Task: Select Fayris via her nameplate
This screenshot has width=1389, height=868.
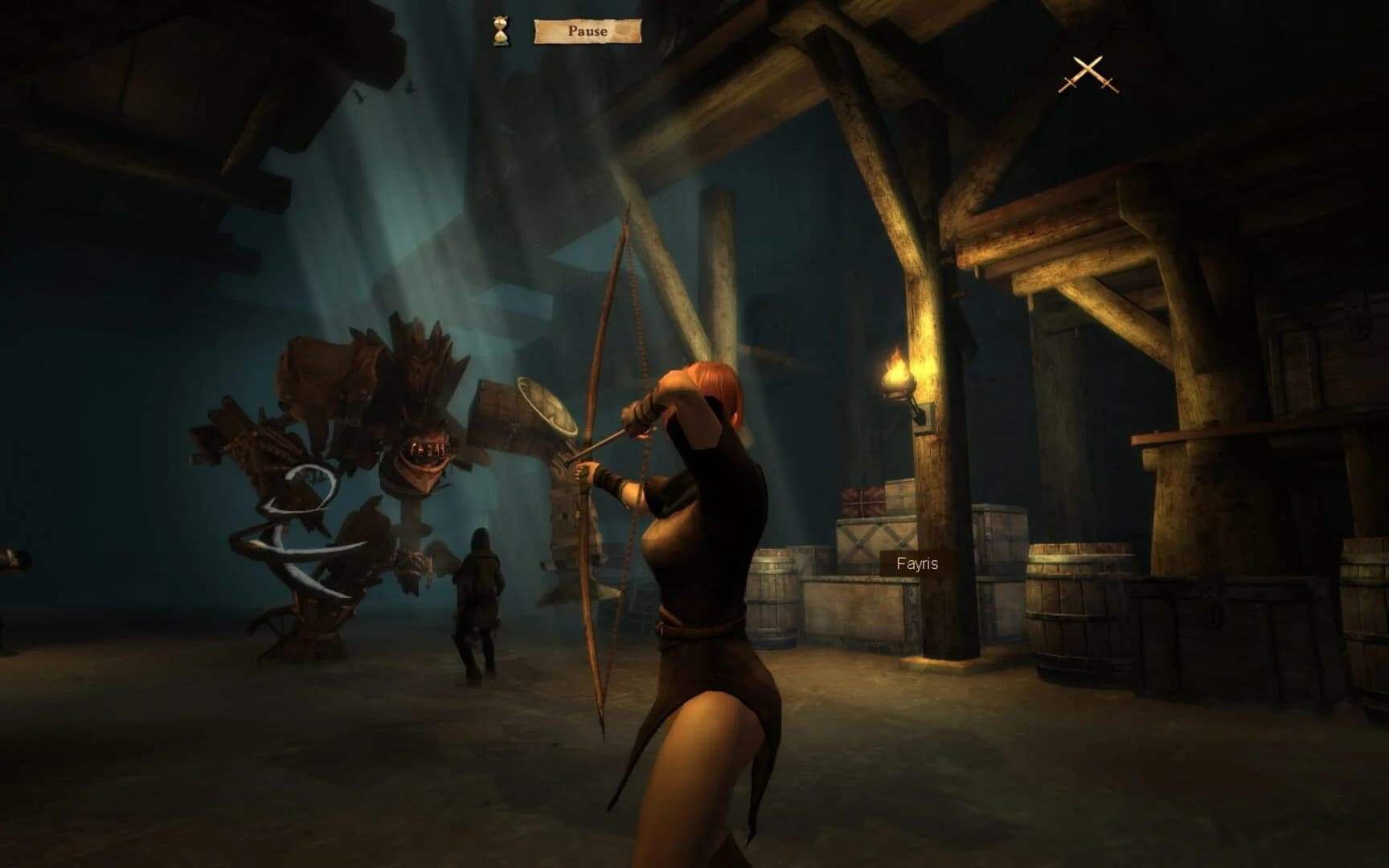Action: (916, 565)
